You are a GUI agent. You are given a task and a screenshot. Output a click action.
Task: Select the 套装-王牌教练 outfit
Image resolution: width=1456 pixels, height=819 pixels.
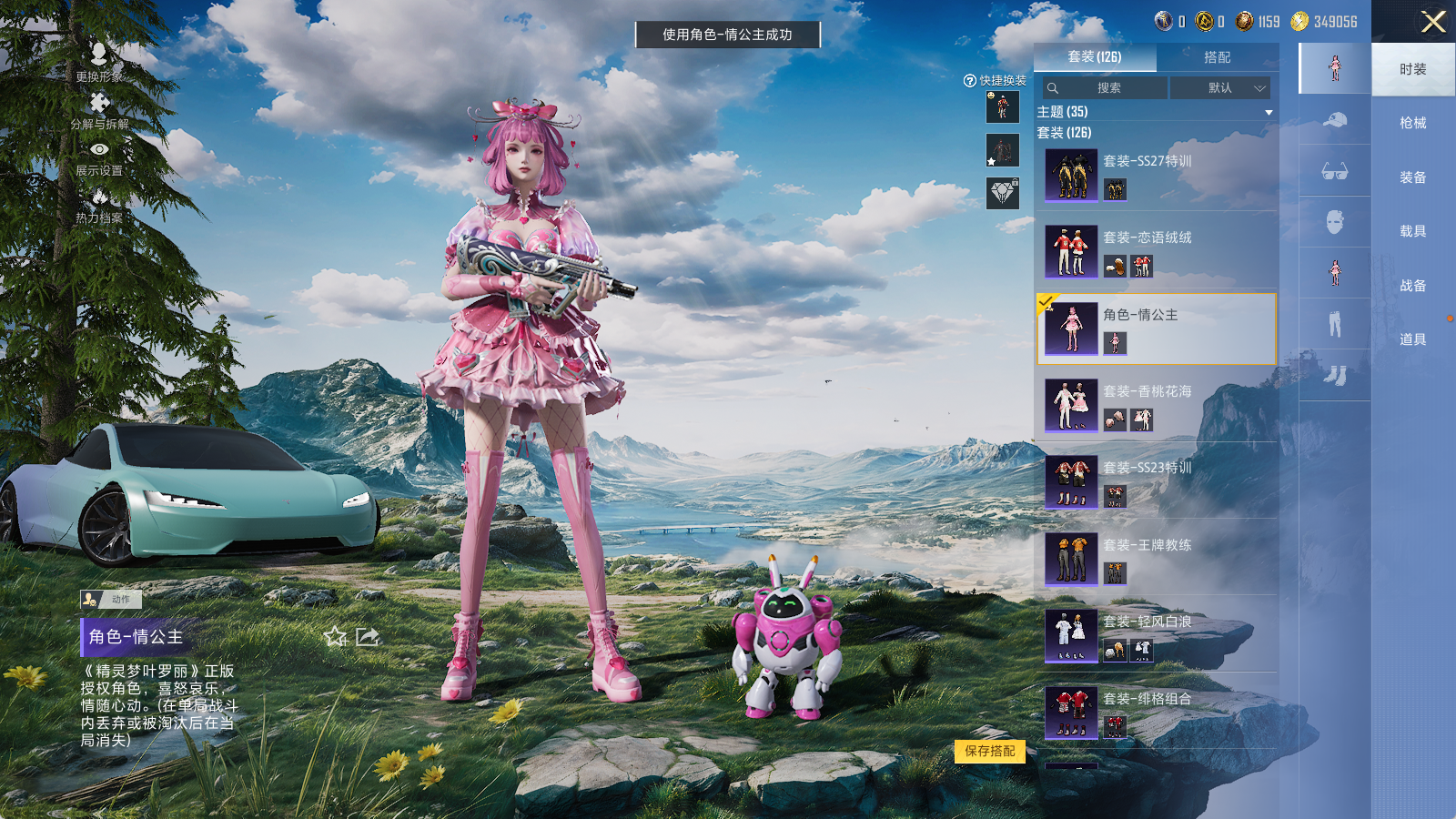1156,559
